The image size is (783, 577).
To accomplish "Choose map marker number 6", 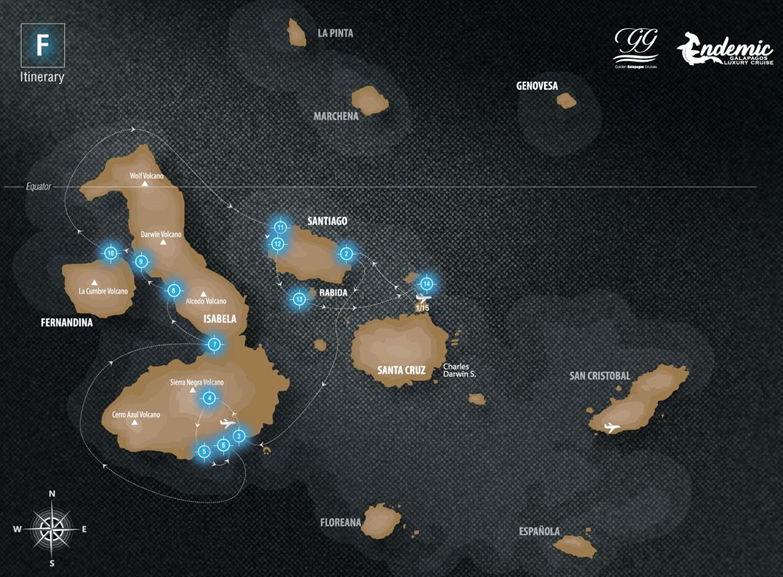I will coord(223,445).
